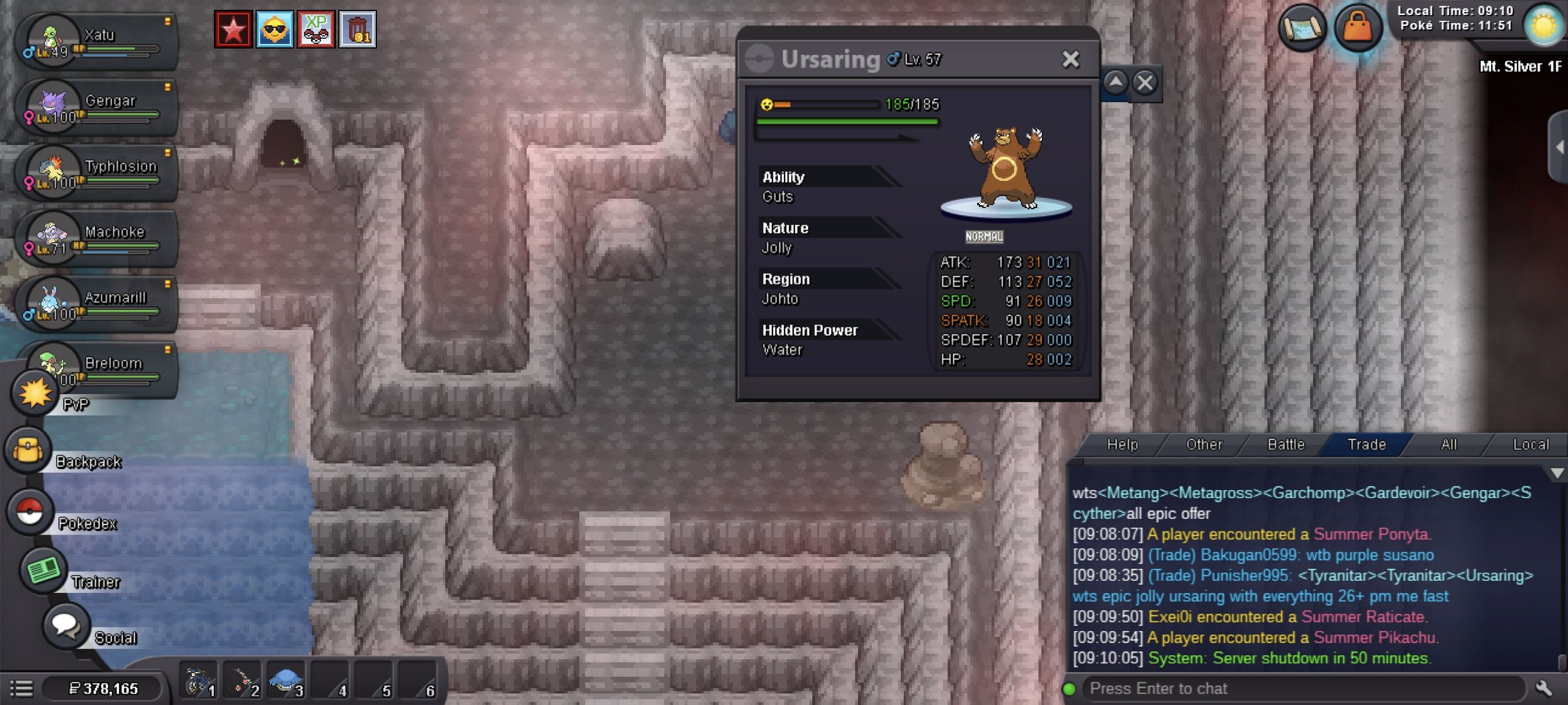Pick Azumarill in the party list

pyautogui.click(x=97, y=304)
